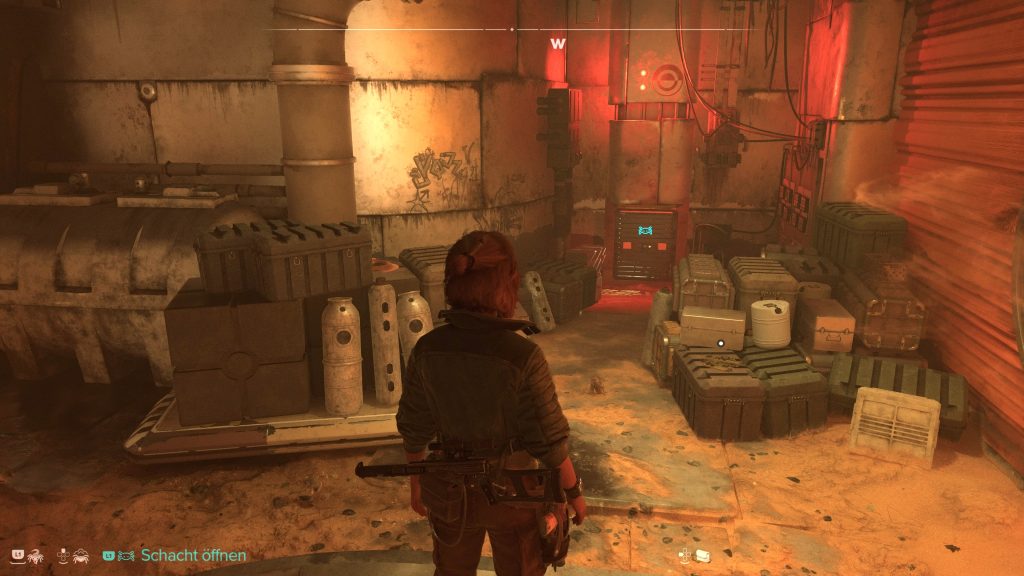The height and width of the screenshot is (576, 1024).
Task: Activate the first Nix companion icon
Action: (x=35, y=555)
